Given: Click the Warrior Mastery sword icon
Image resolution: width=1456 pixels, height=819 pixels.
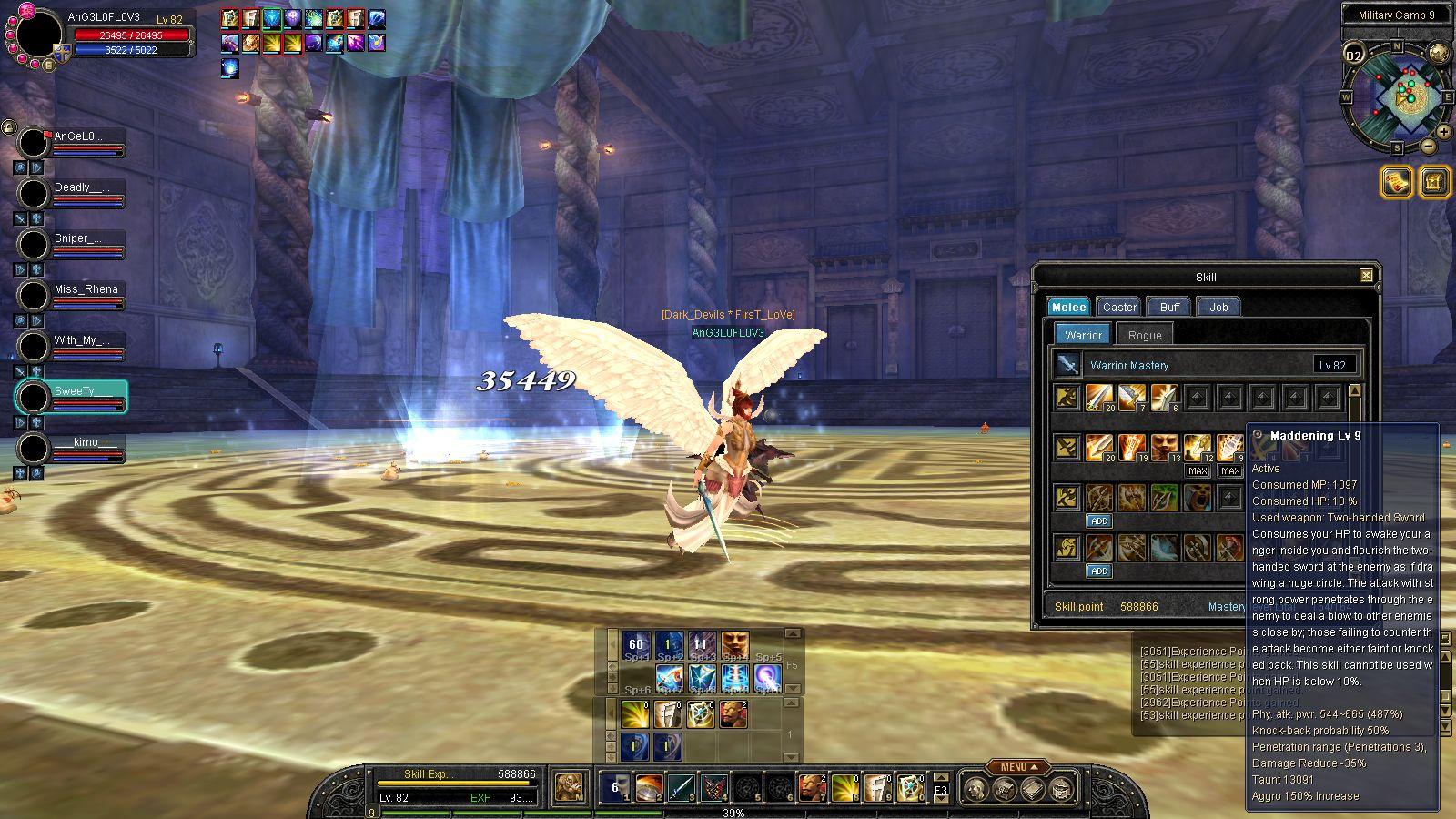Looking at the screenshot, I should [x=1067, y=365].
